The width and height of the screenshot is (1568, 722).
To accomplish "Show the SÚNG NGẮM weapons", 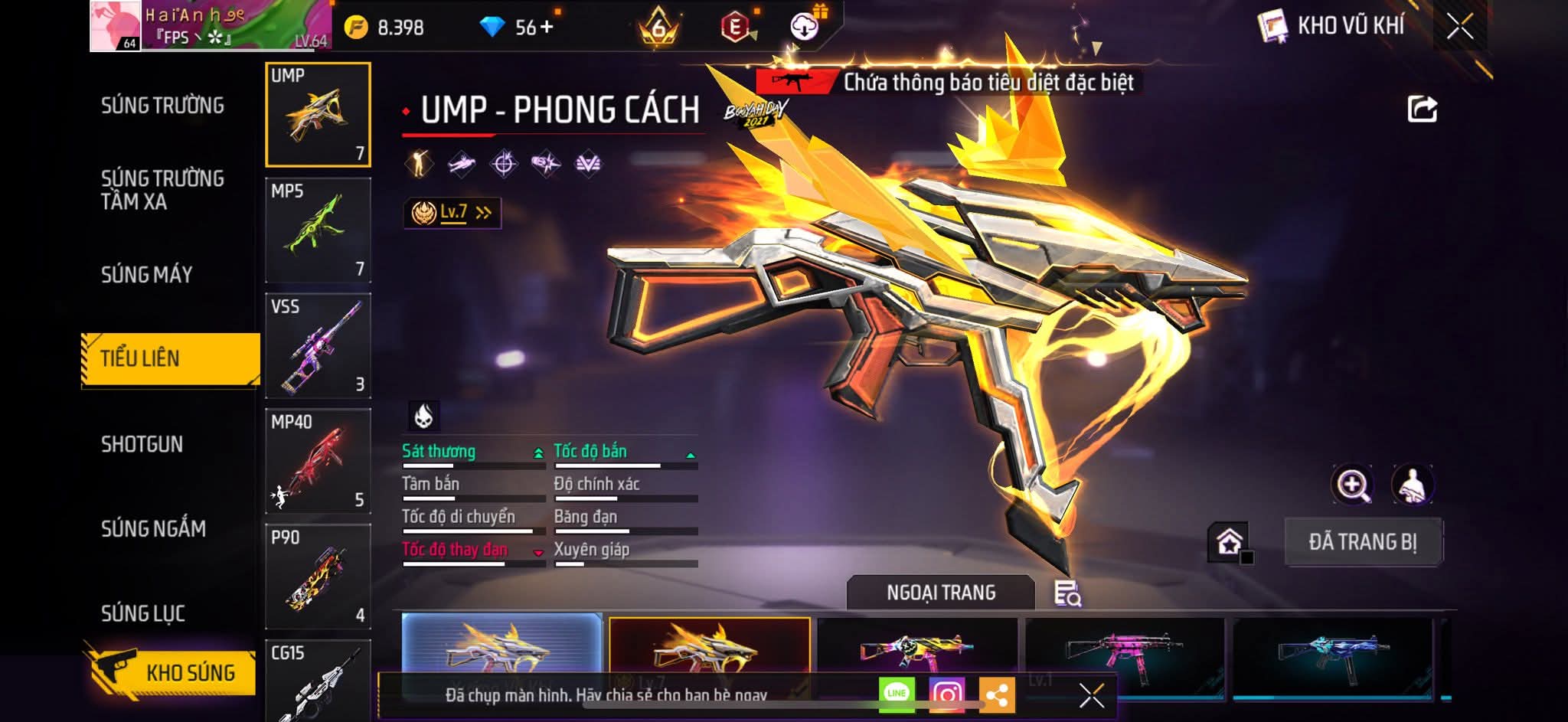I will pos(153,529).
